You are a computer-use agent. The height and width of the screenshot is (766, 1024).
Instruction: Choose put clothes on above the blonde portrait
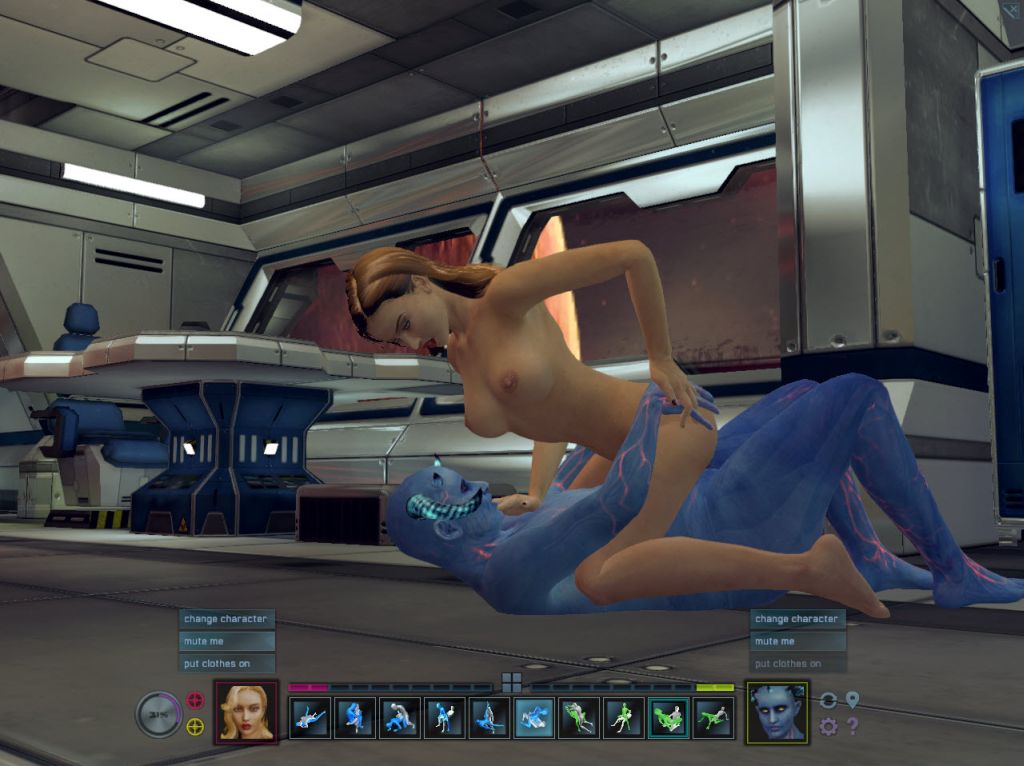click(225, 663)
